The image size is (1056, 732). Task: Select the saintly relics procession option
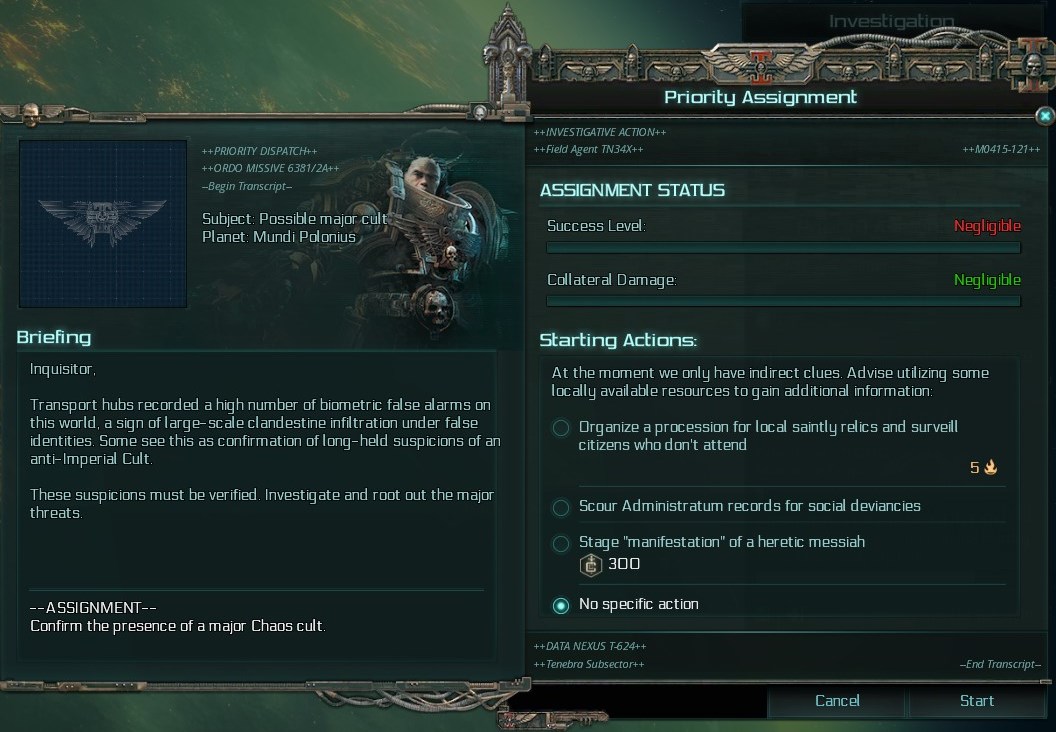point(561,429)
